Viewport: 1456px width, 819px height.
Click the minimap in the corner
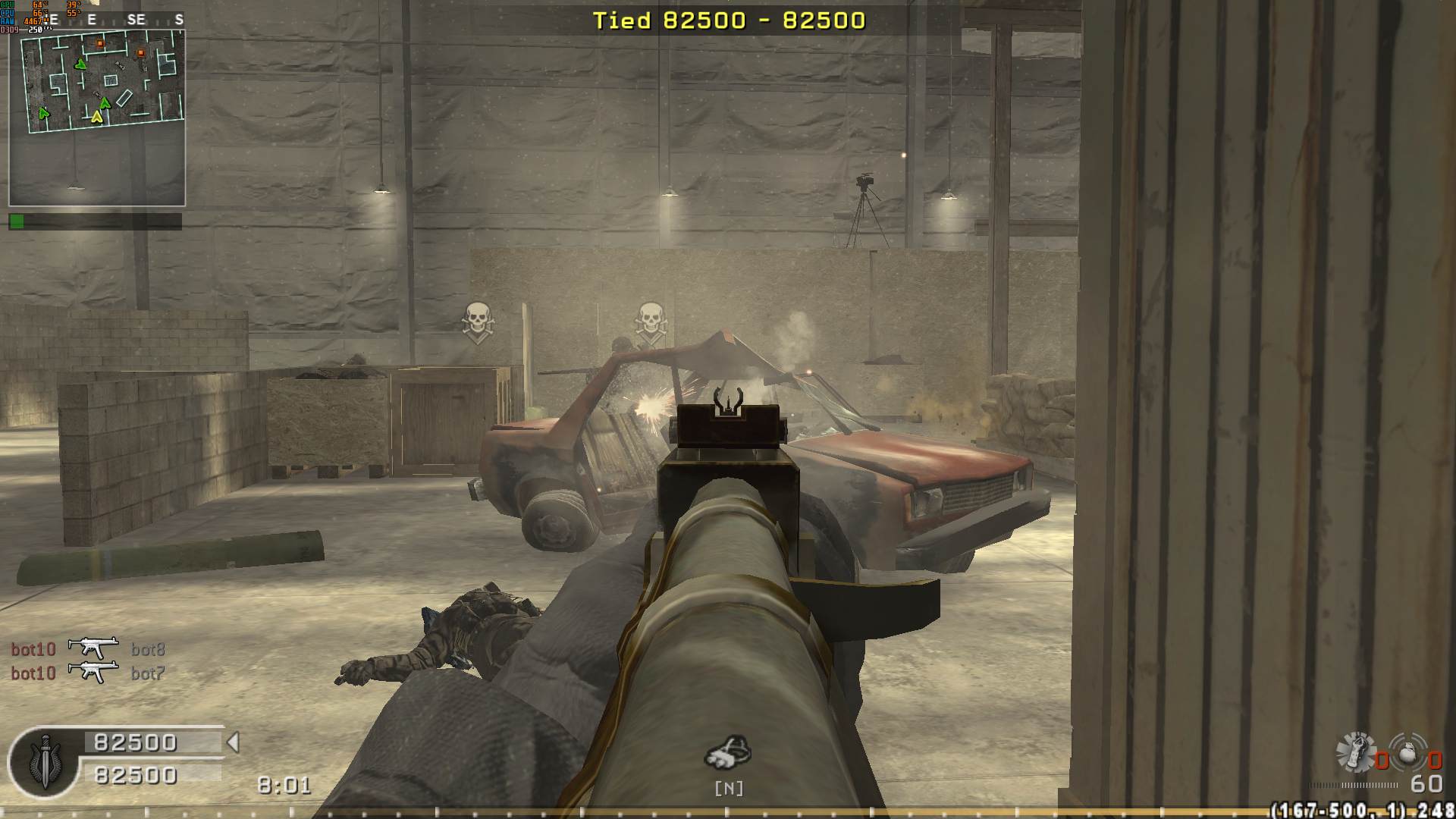pyautogui.click(x=97, y=118)
